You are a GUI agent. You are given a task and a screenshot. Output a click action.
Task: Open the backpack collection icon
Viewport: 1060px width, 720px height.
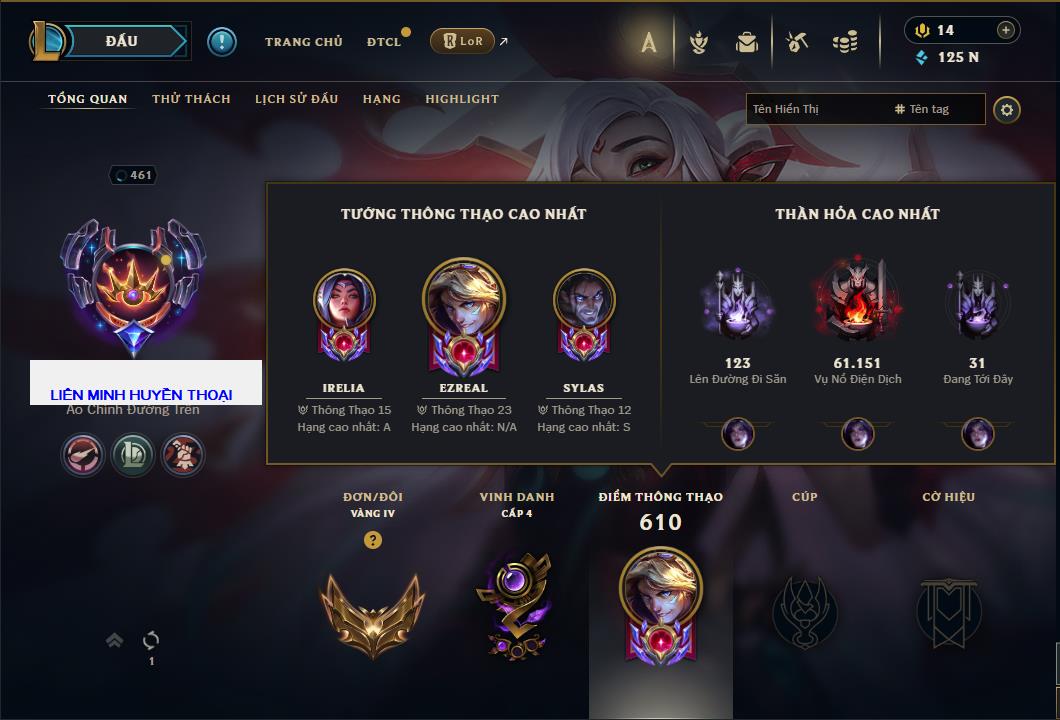point(747,42)
